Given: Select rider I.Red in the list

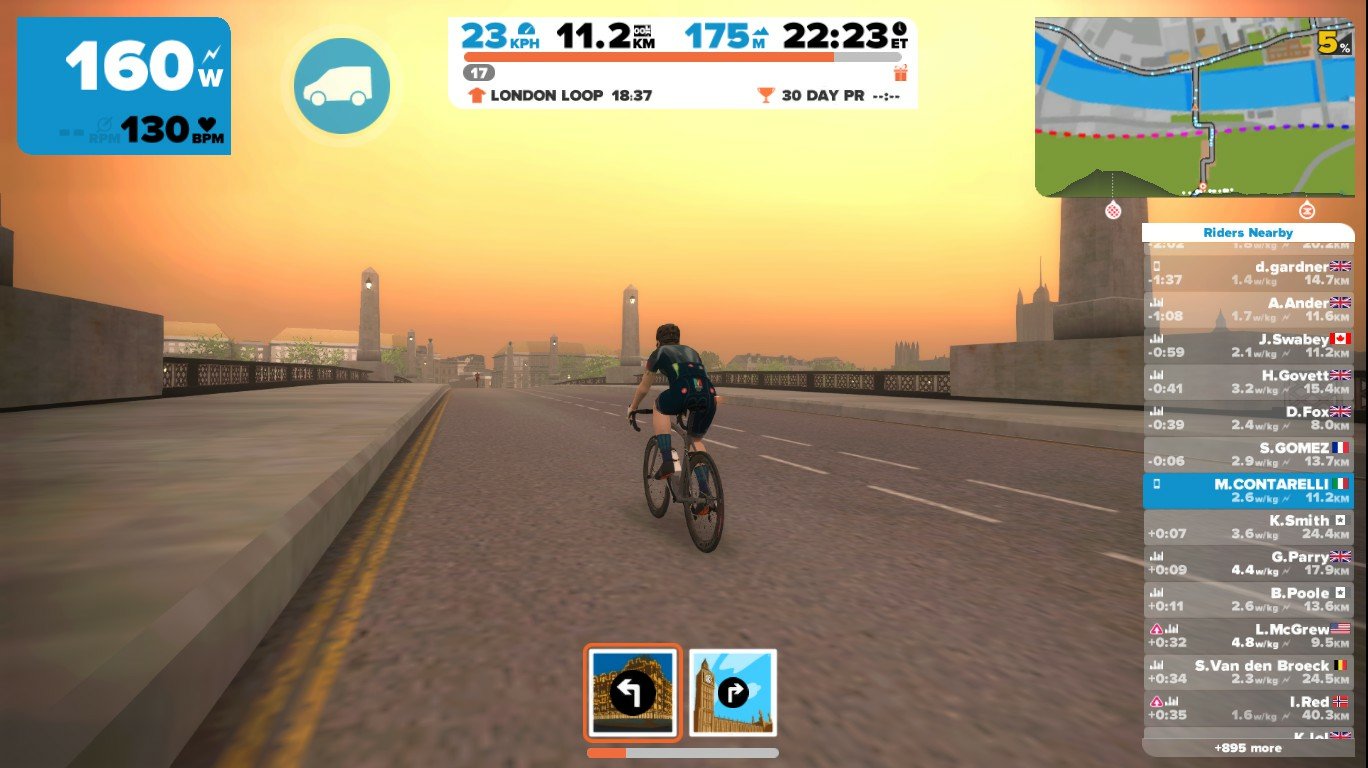Looking at the screenshot, I should [1247, 708].
